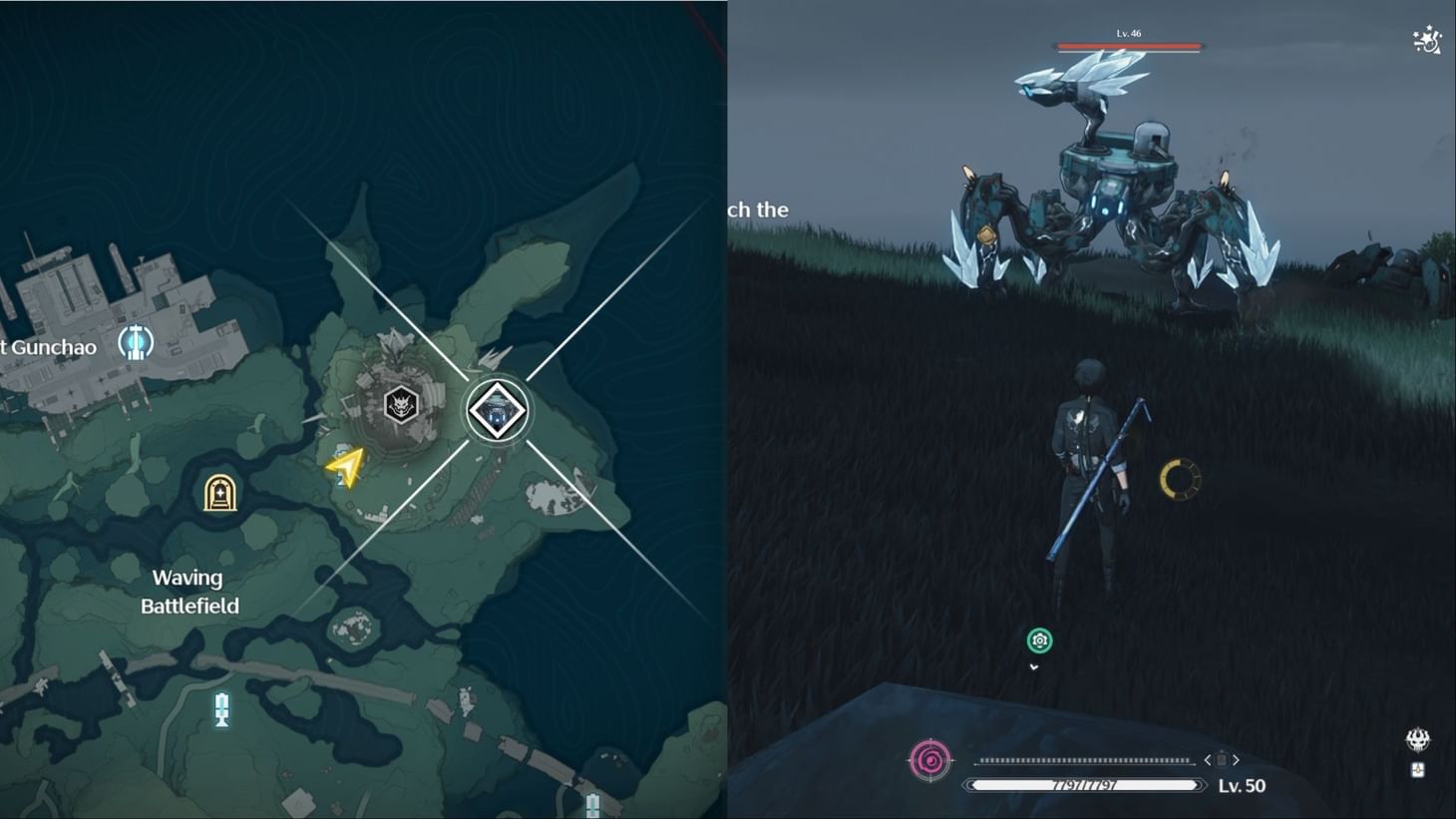Image resolution: width=1456 pixels, height=819 pixels.
Task: Click the pink Resonance skill orb bottom-left
Action: coord(930,761)
